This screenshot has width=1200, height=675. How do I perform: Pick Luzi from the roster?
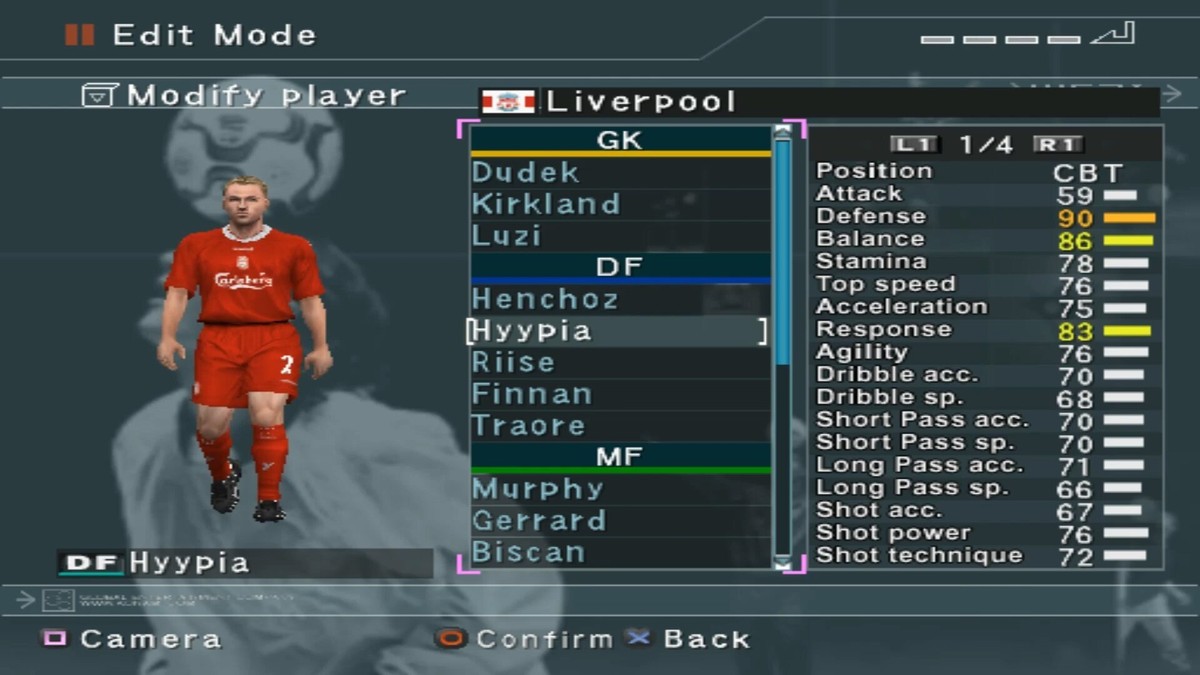(506, 236)
